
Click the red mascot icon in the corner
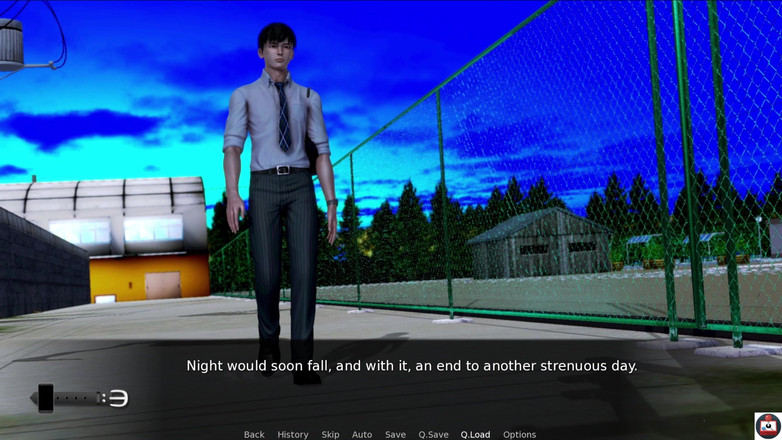point(767,425)
